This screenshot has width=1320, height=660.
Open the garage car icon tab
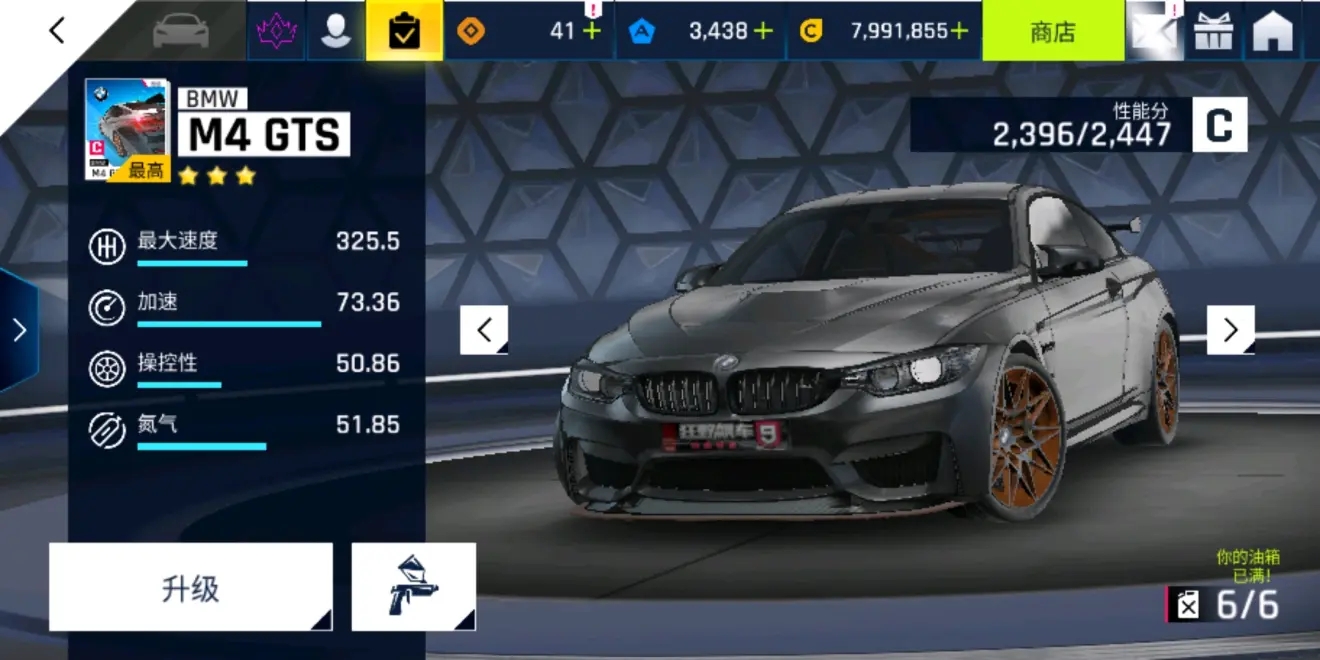(x=181, y=31)
